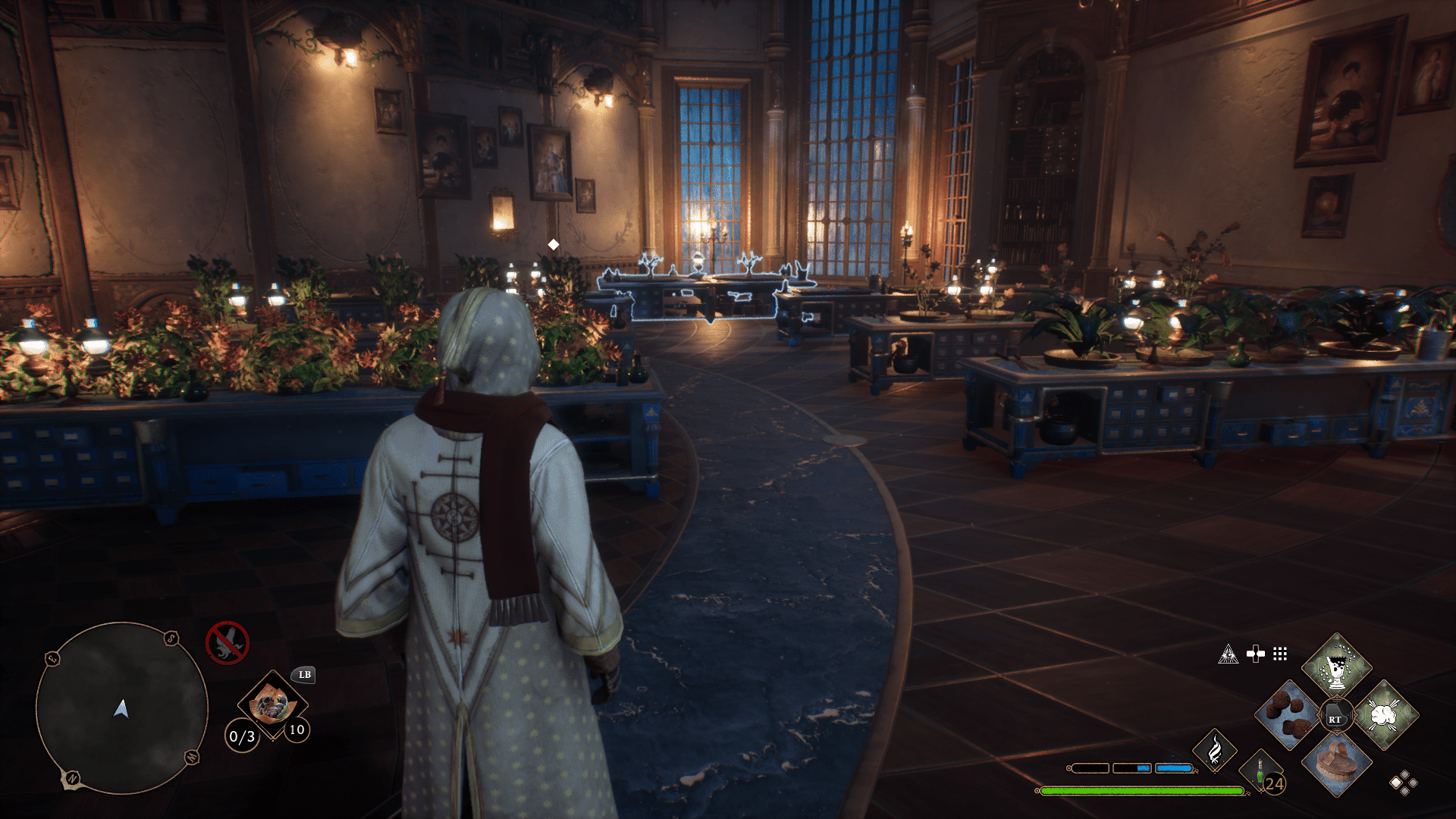Click the flame spell indicator icon

tap(1215, 753)
